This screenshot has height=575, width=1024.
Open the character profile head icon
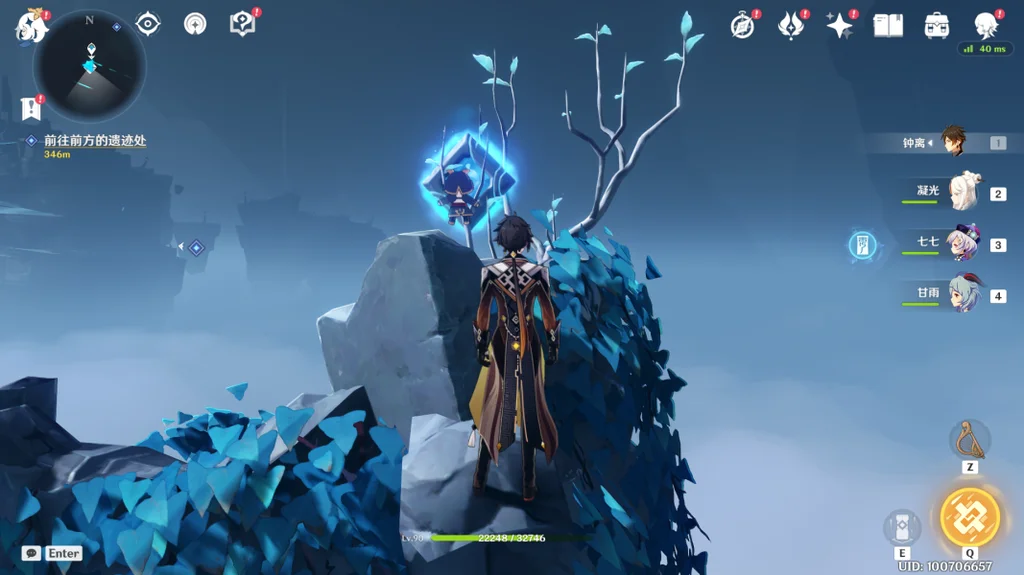click(x=986, y=26)
